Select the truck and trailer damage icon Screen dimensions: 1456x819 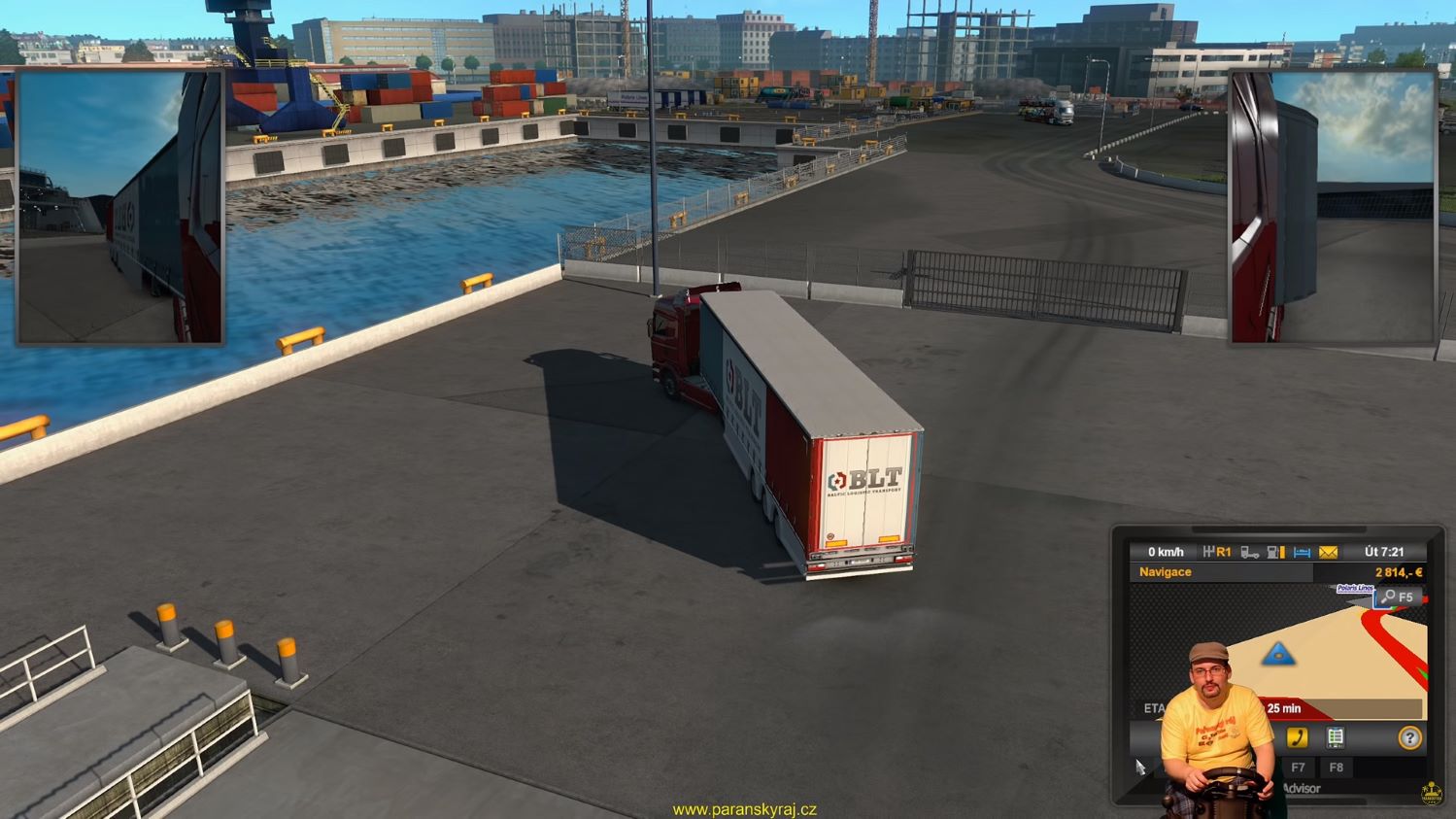(1250, 552)
